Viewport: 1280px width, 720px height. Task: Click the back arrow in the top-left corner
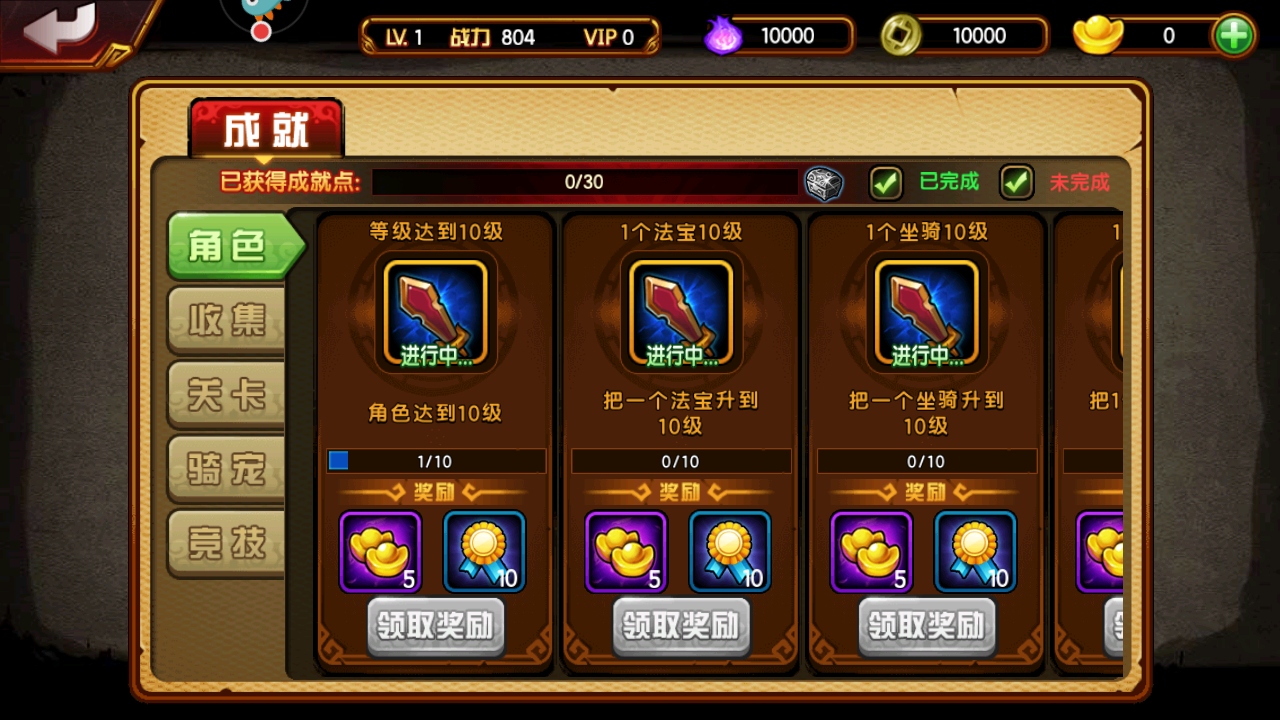click(x=60, y=28)
